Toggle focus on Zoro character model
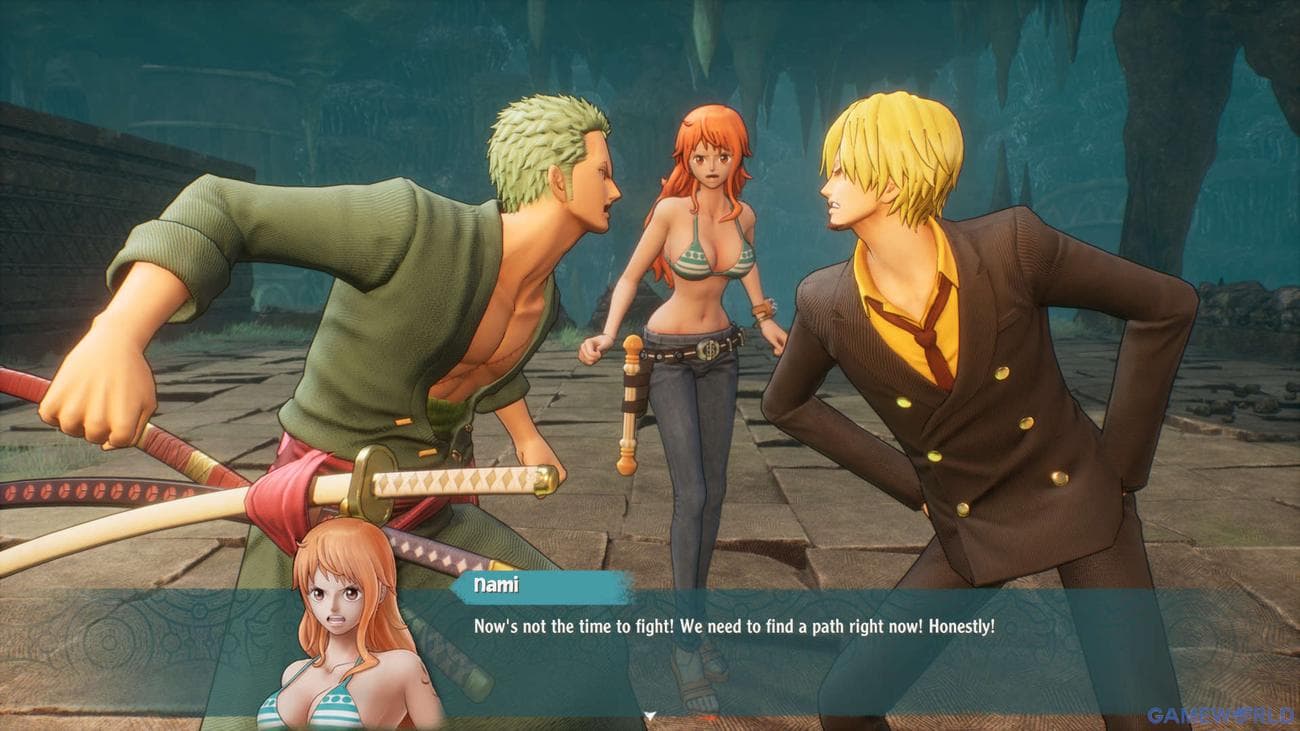 point(400,280)
